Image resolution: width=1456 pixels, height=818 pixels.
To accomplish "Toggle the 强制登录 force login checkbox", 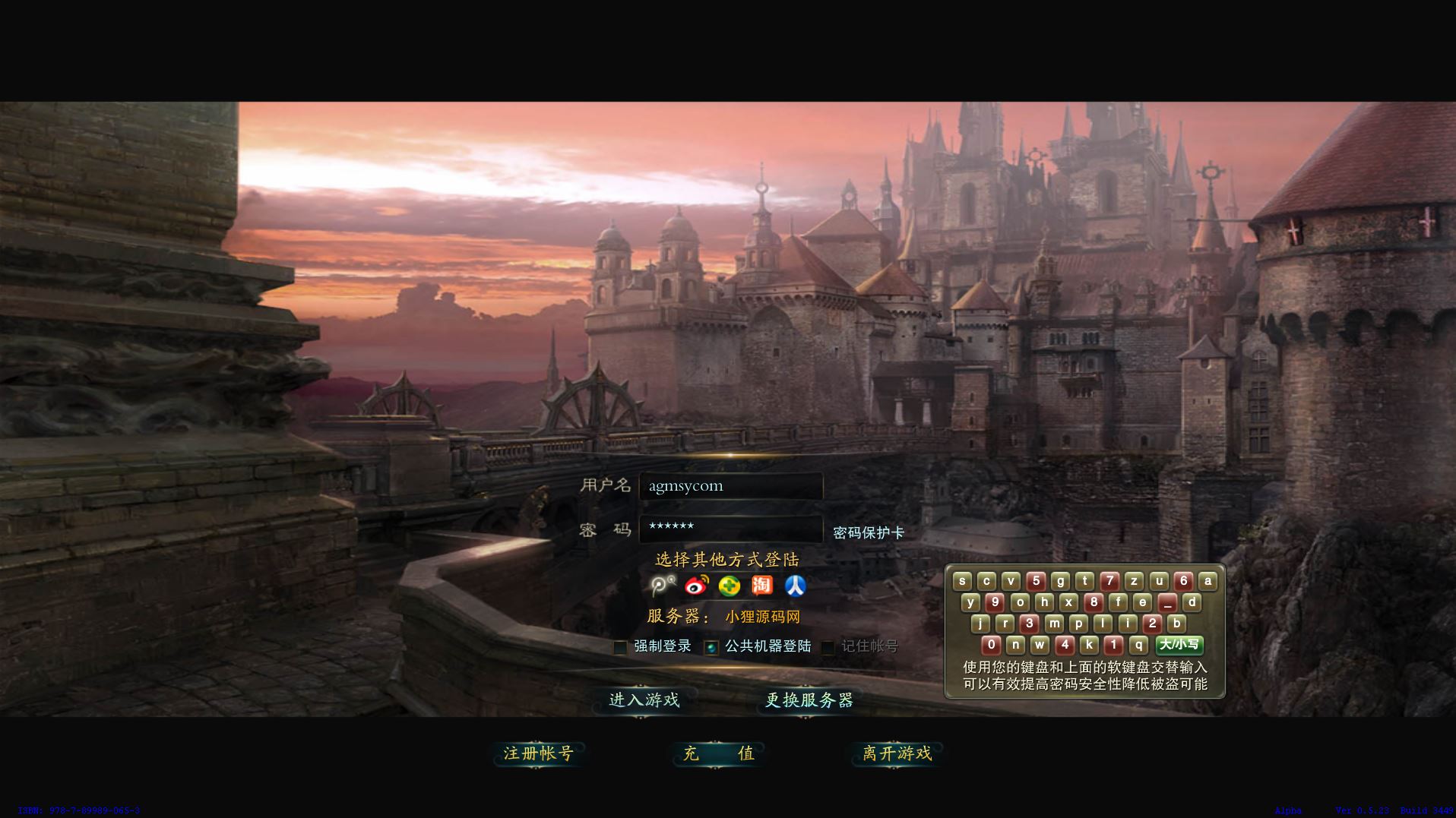I will [620, 647].
